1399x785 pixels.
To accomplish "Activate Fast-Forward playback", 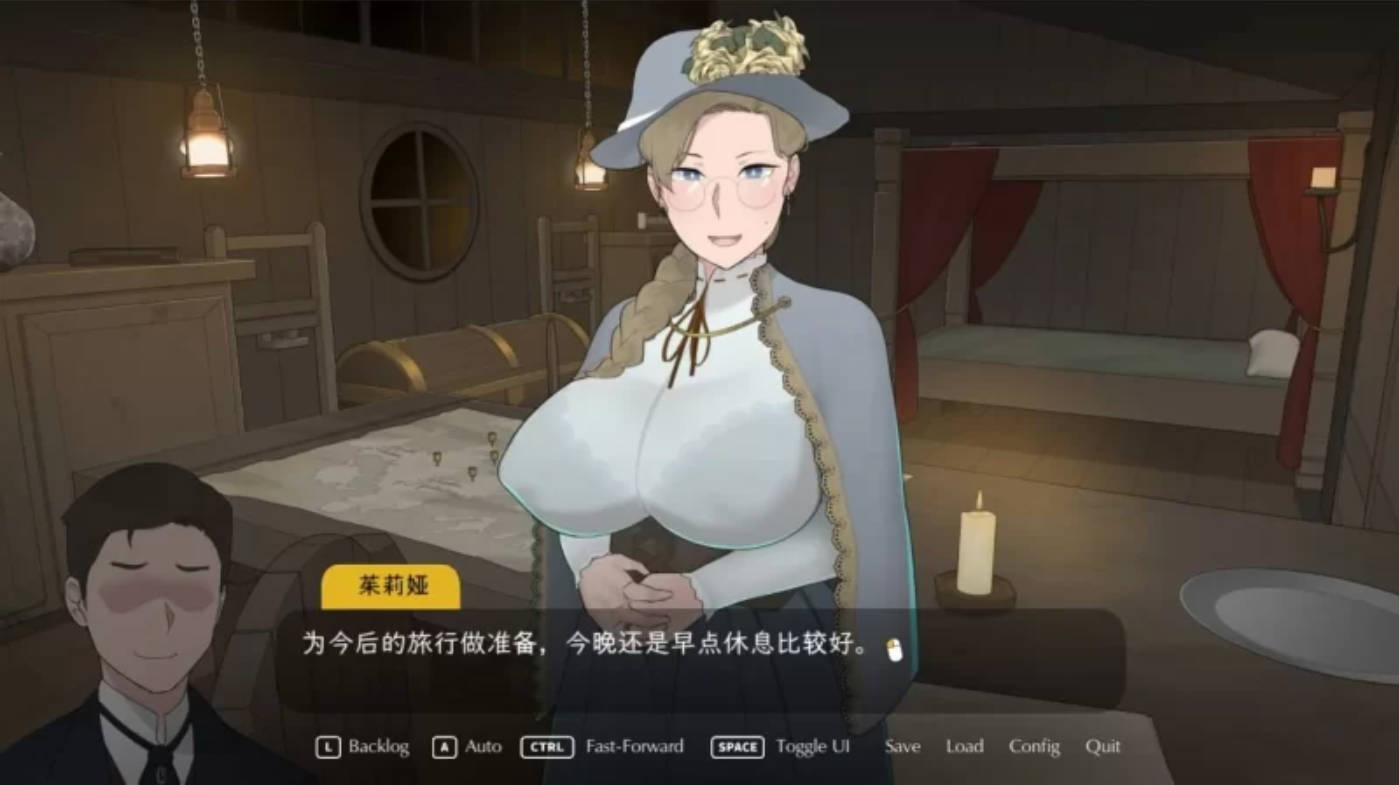I will (636, 746).
